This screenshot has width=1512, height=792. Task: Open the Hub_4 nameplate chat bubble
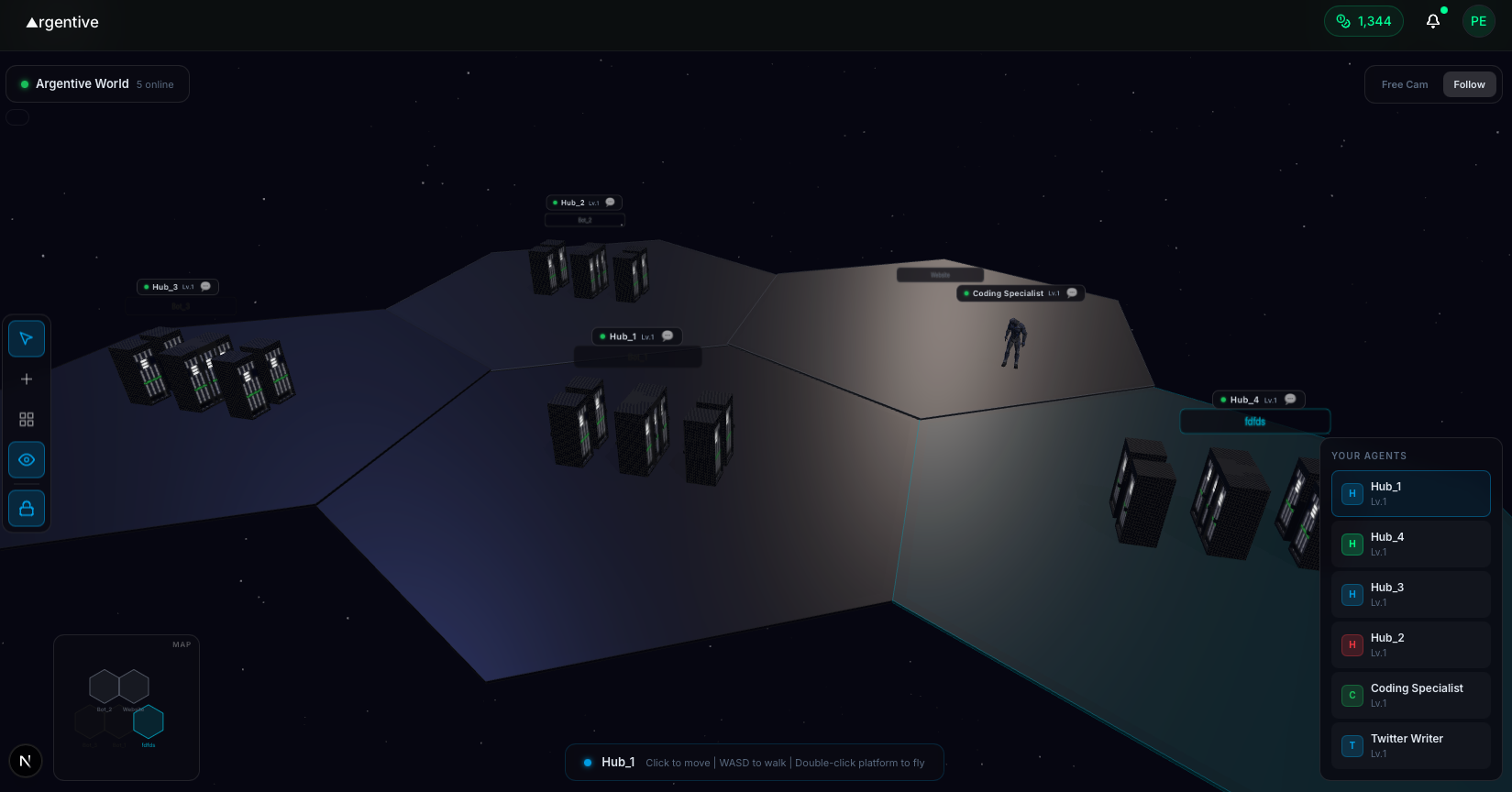click(1290, 399)
